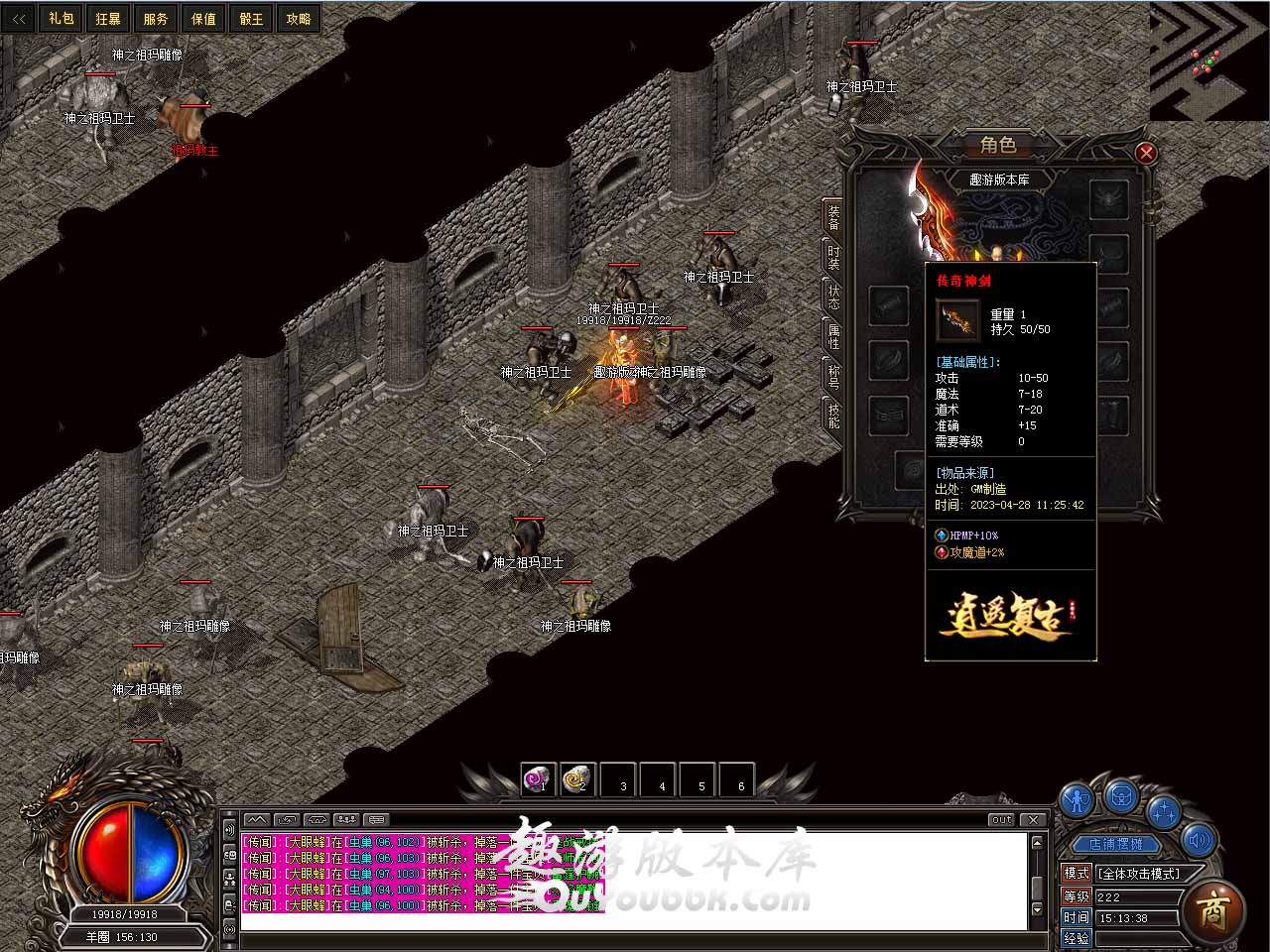This screenshot has height=952, width=1270.
Task: Collapse the top menu with the double-arrow button
Action: (x=19, y=18)
